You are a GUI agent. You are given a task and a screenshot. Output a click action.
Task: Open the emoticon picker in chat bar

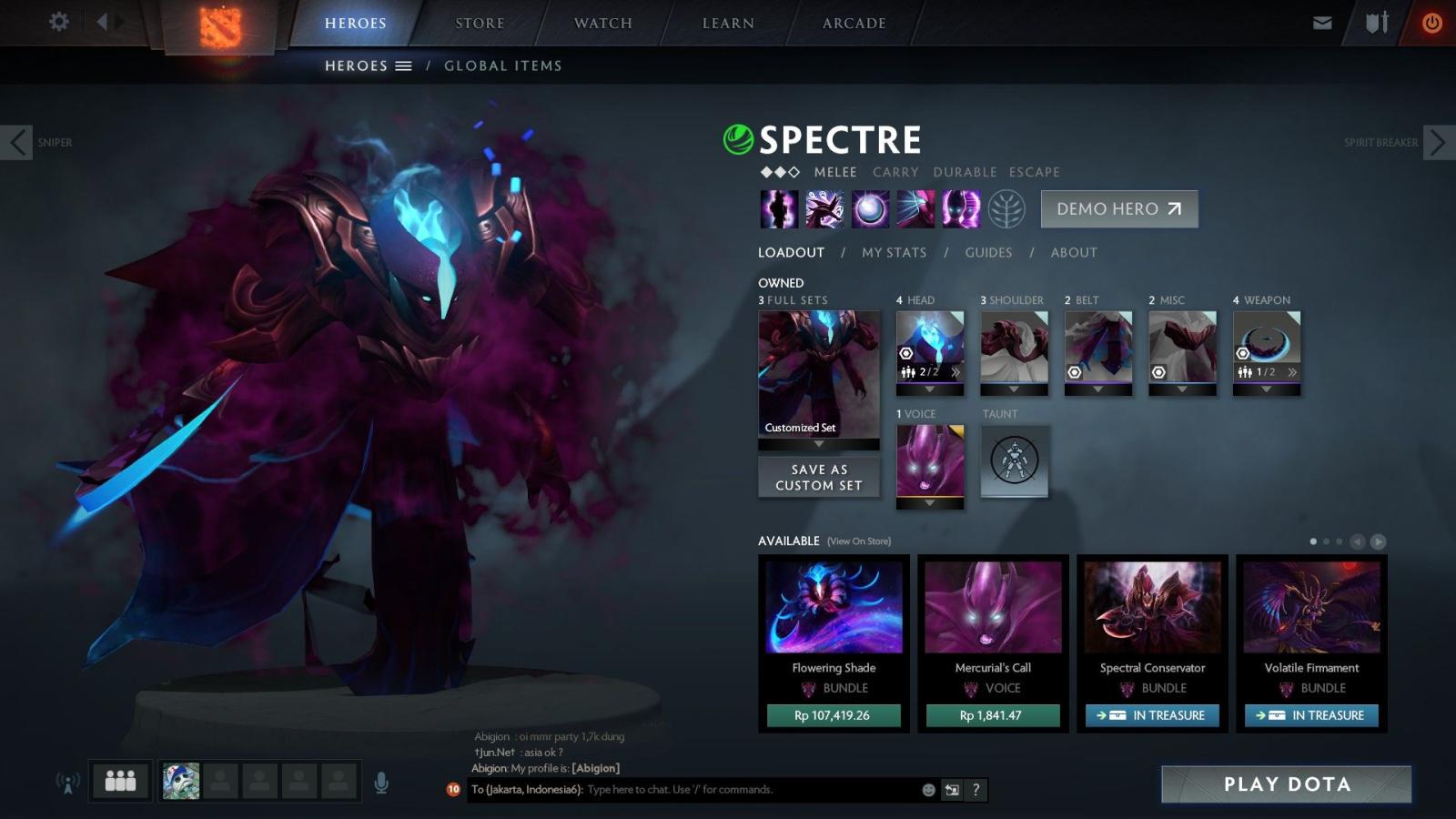click(x=927, y=790)
